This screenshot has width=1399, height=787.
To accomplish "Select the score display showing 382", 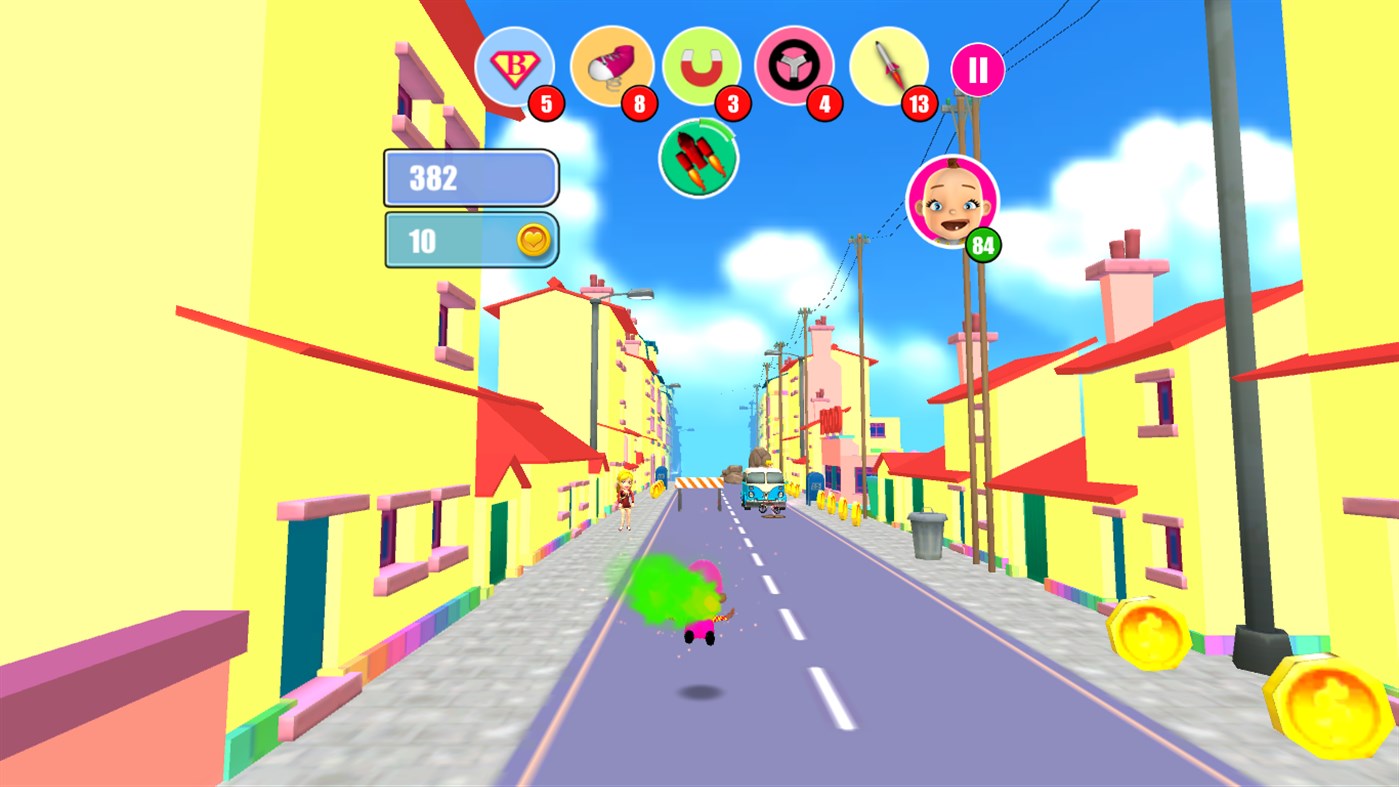I will pyautogui.click(x=468, y=177).
